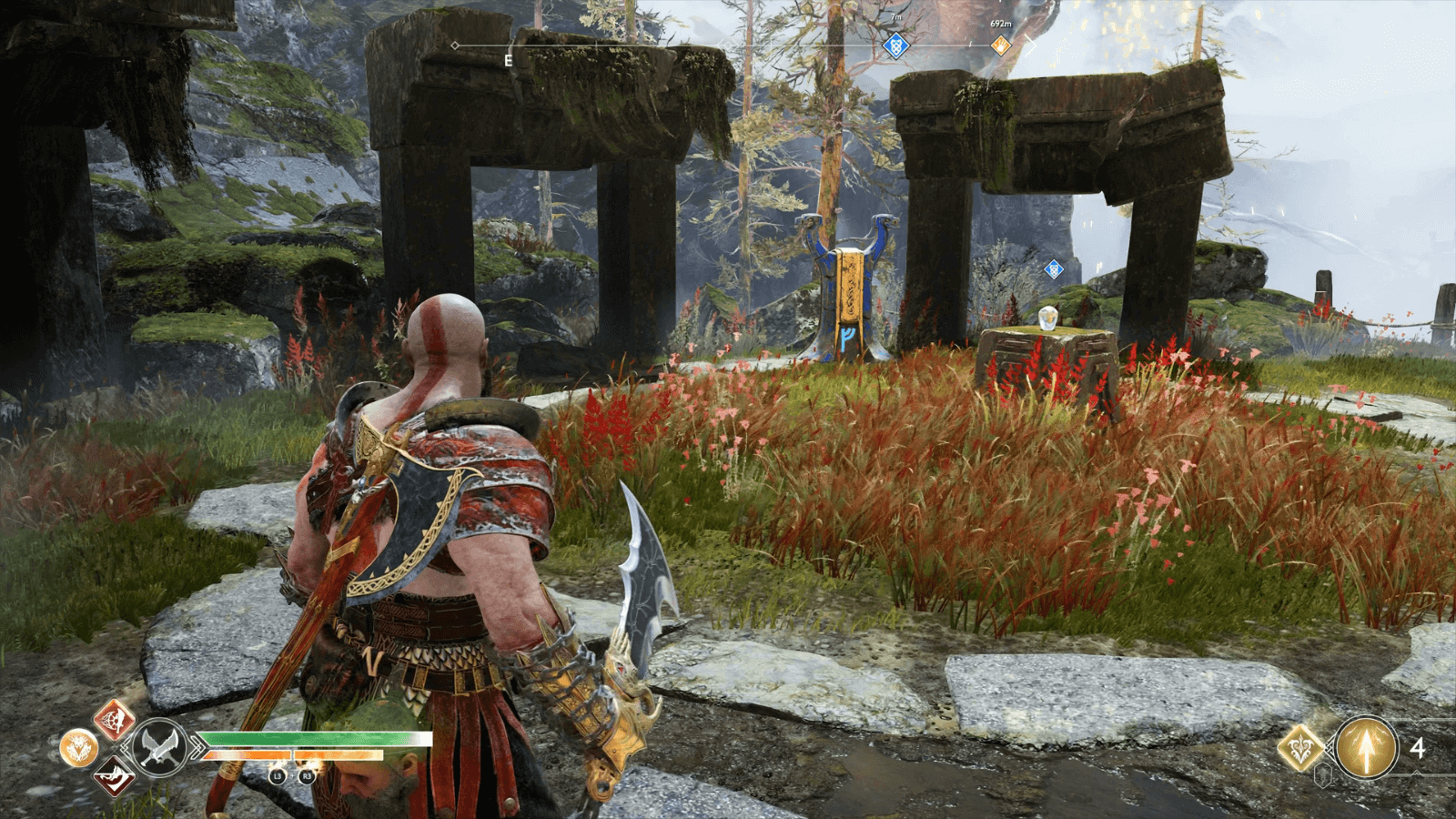Click the Spartan Rage circular orange icon
This screenshot has height=819, width=1456.
click(x=78, y=746)
